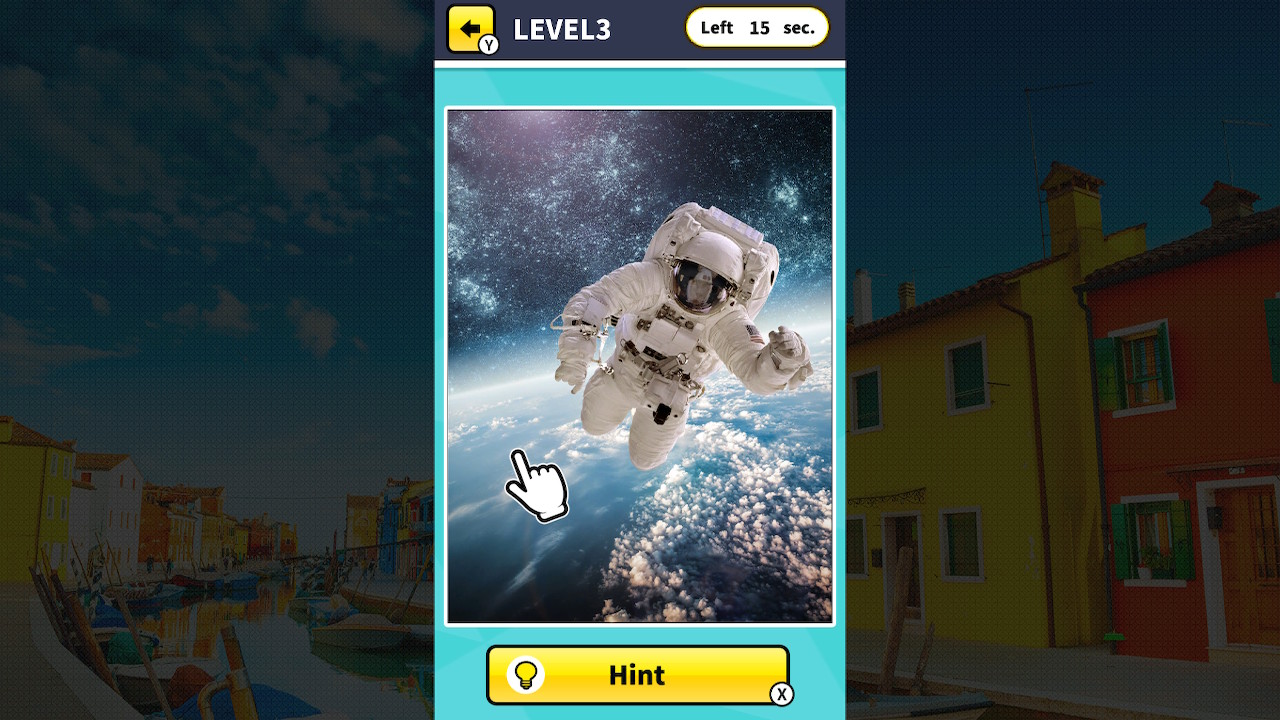Tap the astronaut puzzle picture

[640, 365]
